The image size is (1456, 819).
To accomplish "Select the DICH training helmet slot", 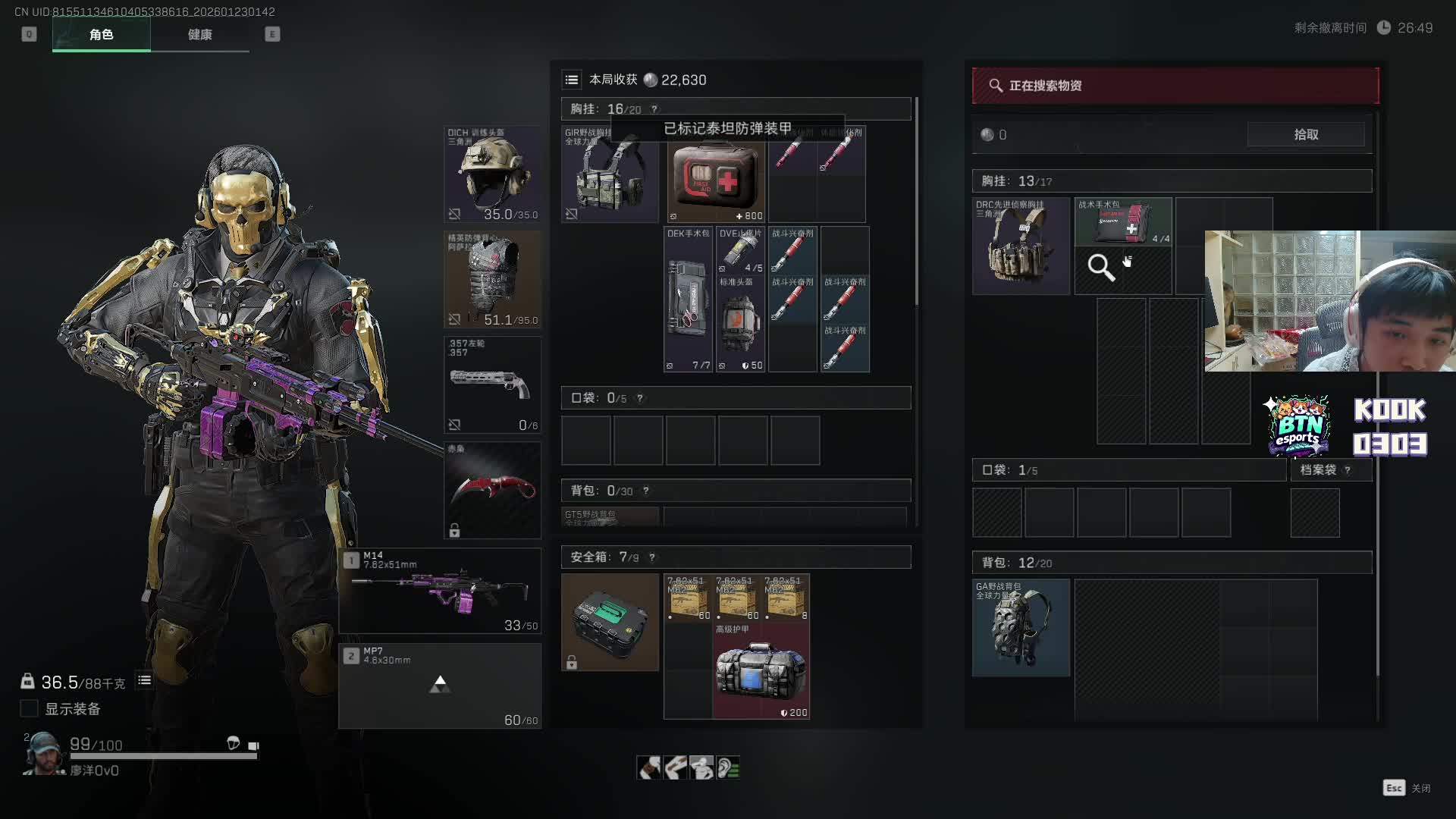I will point(492,174).
